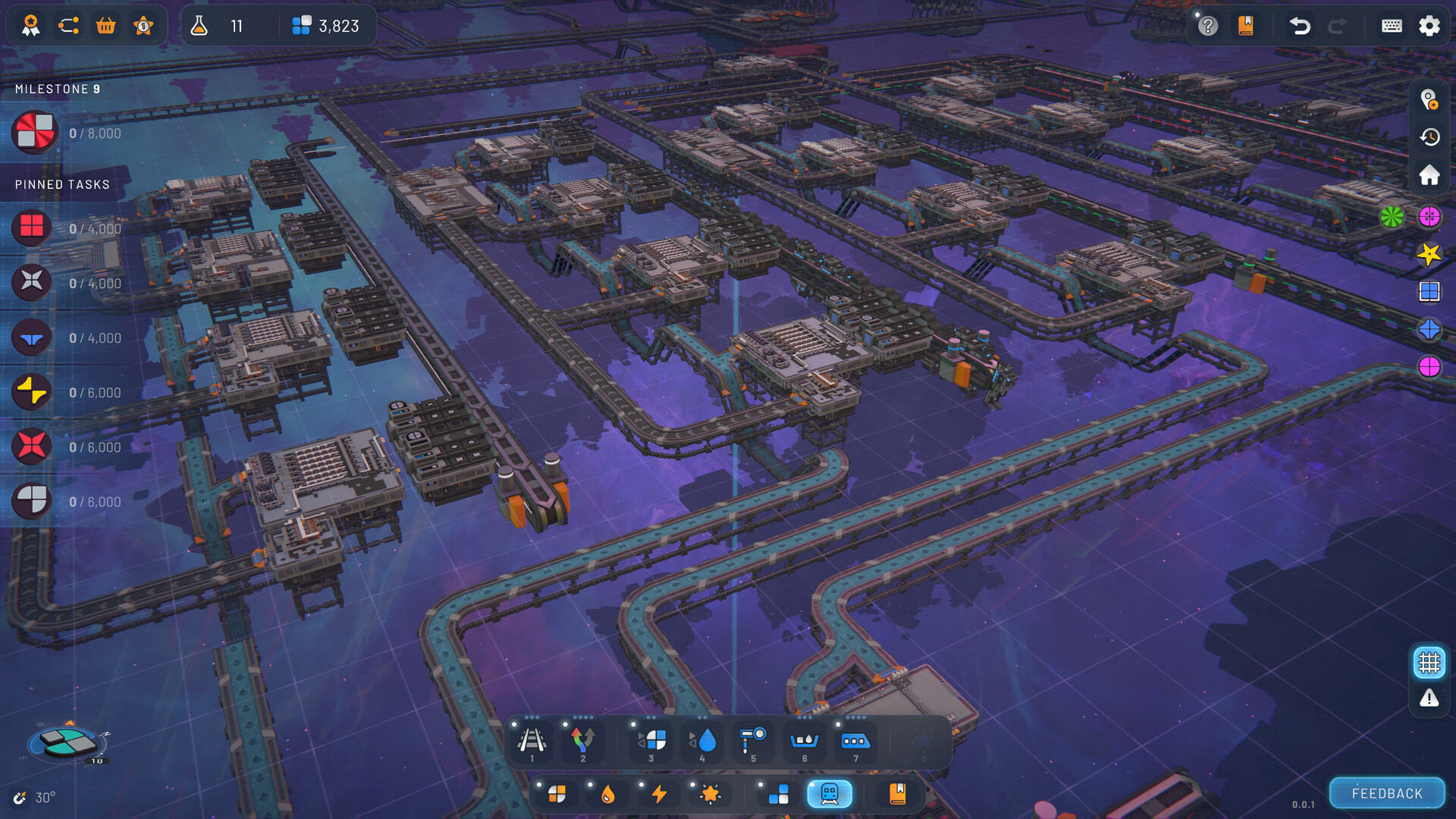1456x819 pixels.
Task: Toggle the keyboard shortcuts overlay
Action: tap(1393, 26)
